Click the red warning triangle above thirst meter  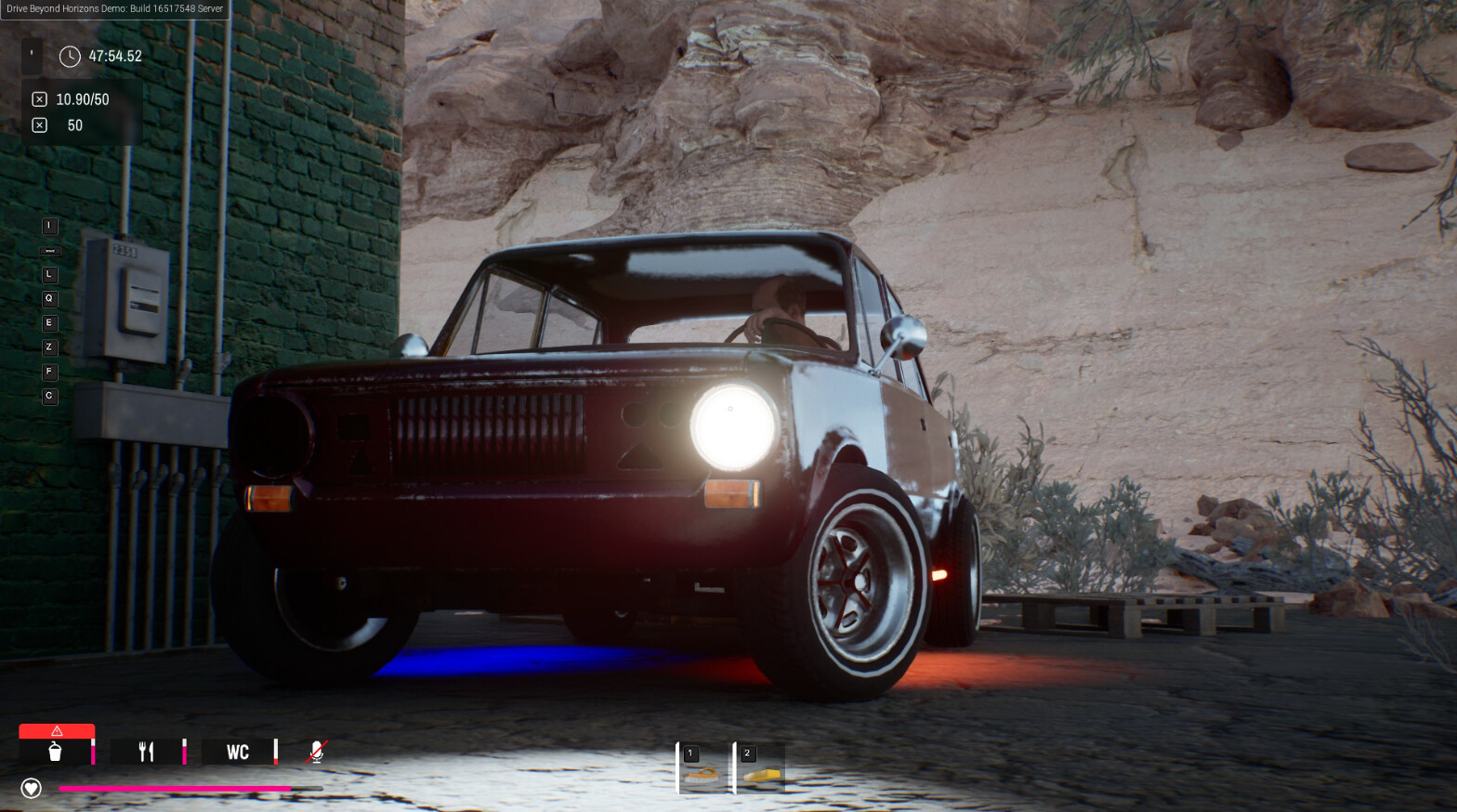coord(57,730)
